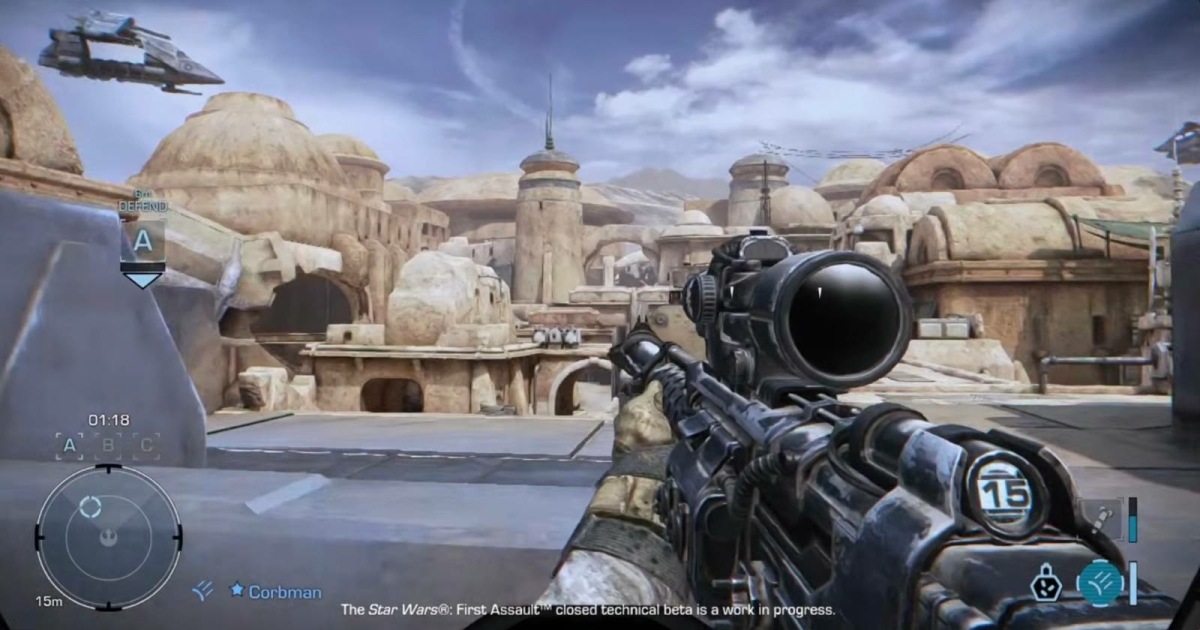The image size is (1200, 630).
Task: Activate the round teal ability icon
Action: click(1099, 582)
